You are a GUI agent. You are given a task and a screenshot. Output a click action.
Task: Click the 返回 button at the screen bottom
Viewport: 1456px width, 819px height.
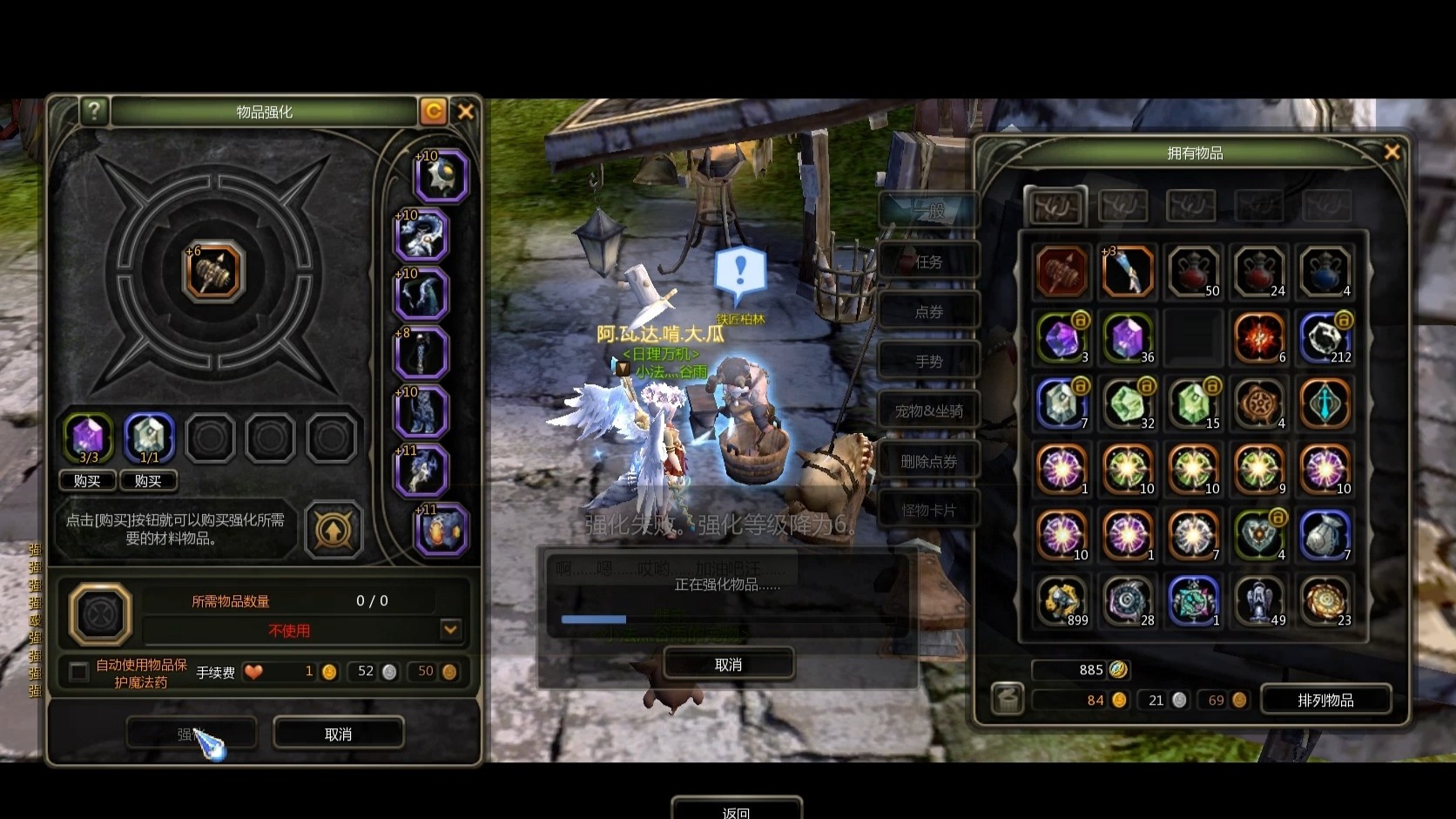pos(736,810)
